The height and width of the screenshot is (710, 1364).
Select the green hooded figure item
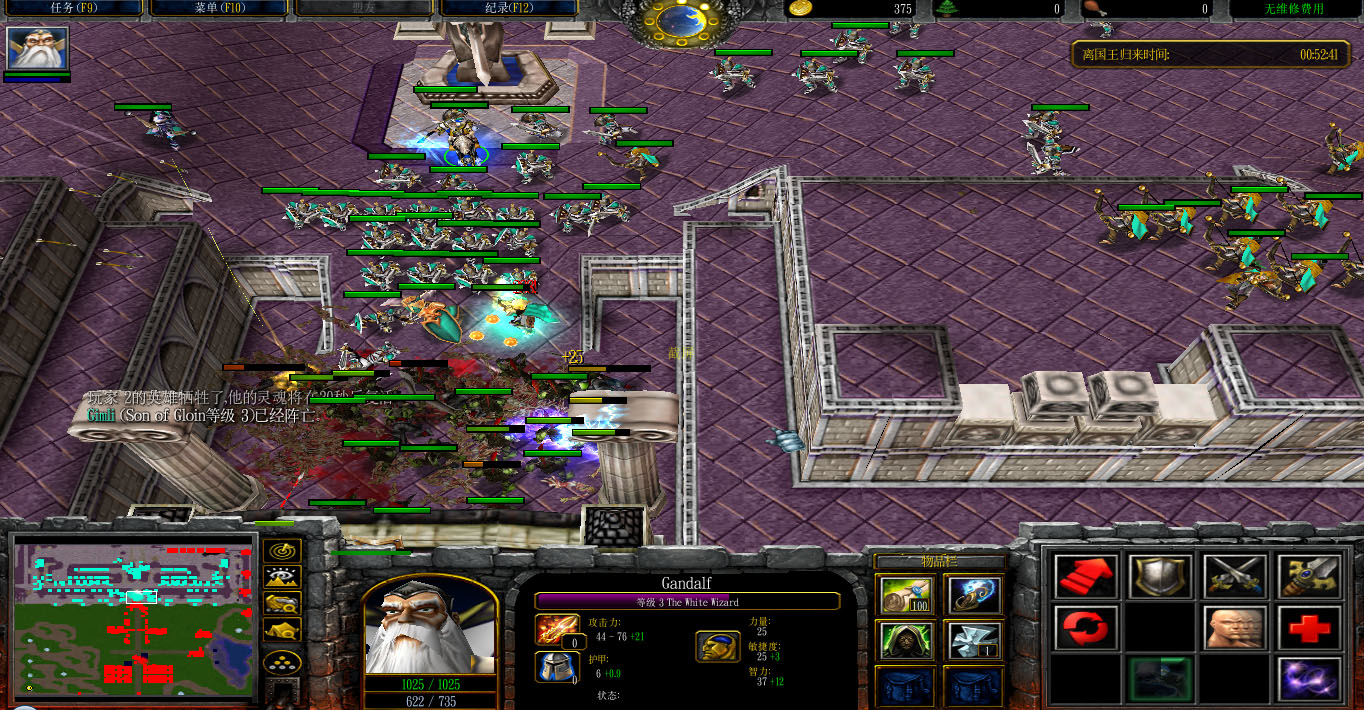coord(905,640)
